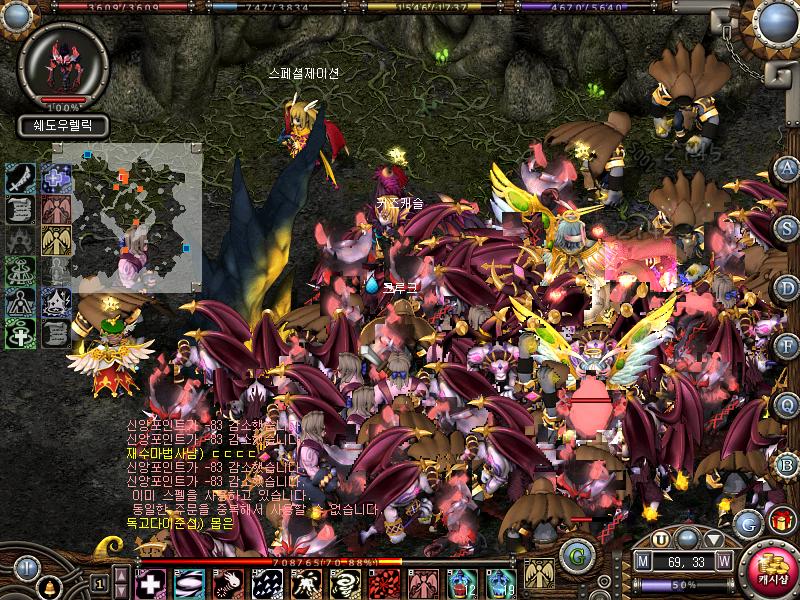
Task: Activate the golden angel skill on hotbar
Action: tap(540, 573)
